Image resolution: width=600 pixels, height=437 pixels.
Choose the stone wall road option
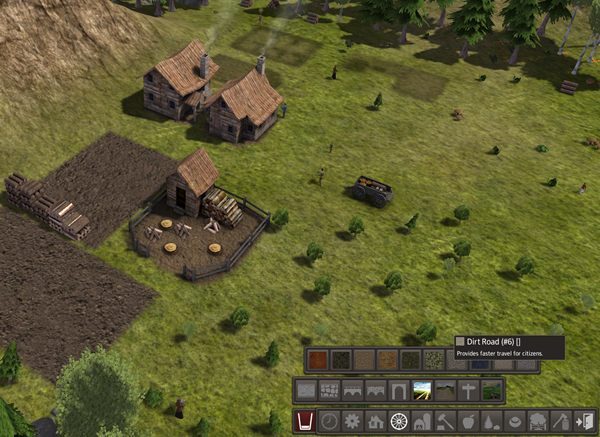pos(329,390)
